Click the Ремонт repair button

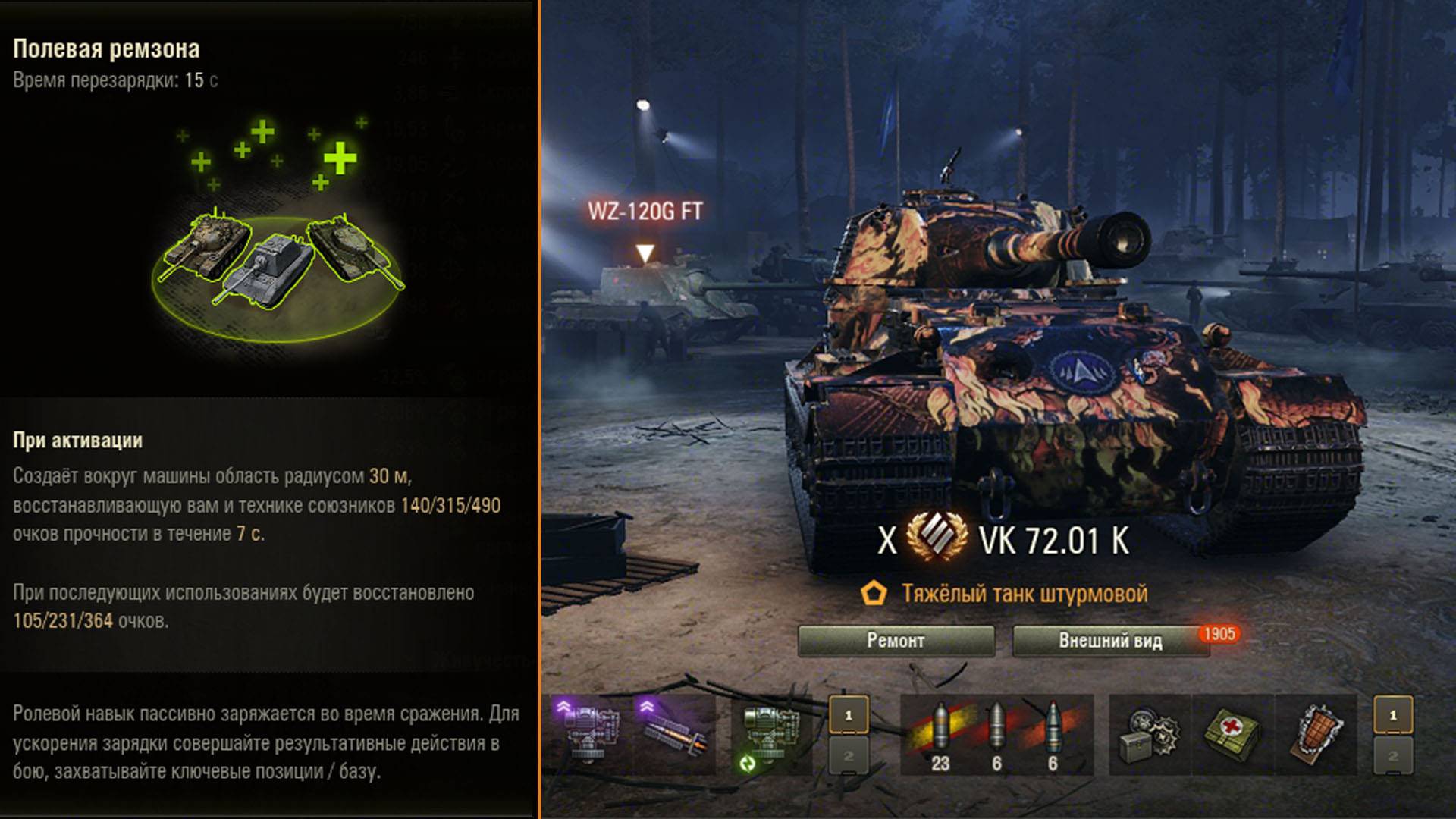point(896,641)
